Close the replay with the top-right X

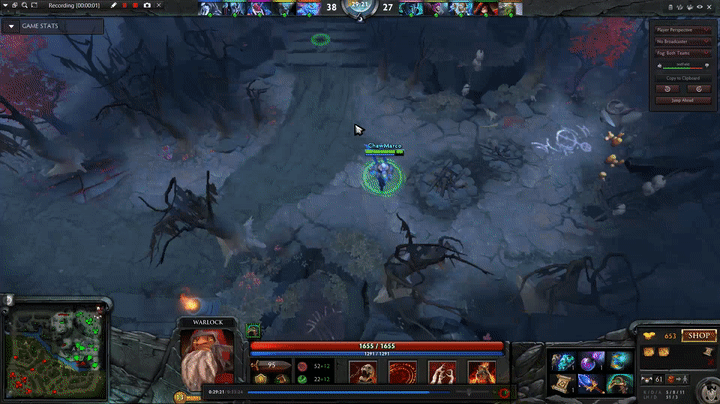pos(711,6)
